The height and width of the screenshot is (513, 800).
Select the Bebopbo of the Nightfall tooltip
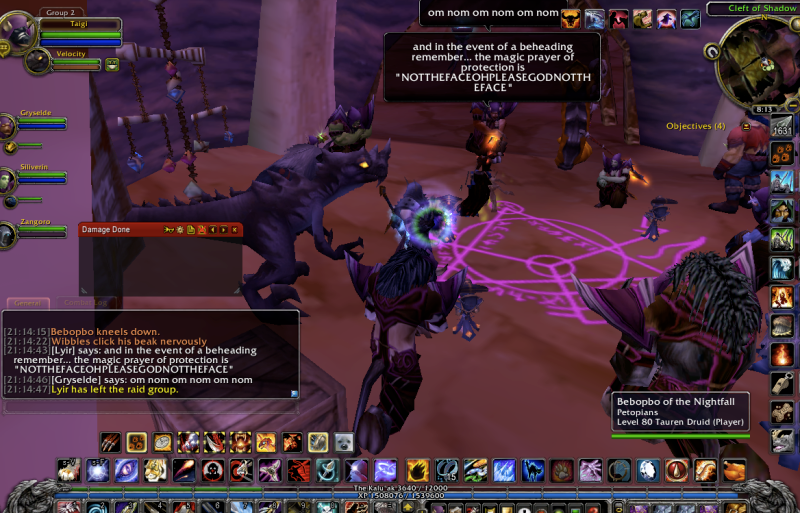680,412
